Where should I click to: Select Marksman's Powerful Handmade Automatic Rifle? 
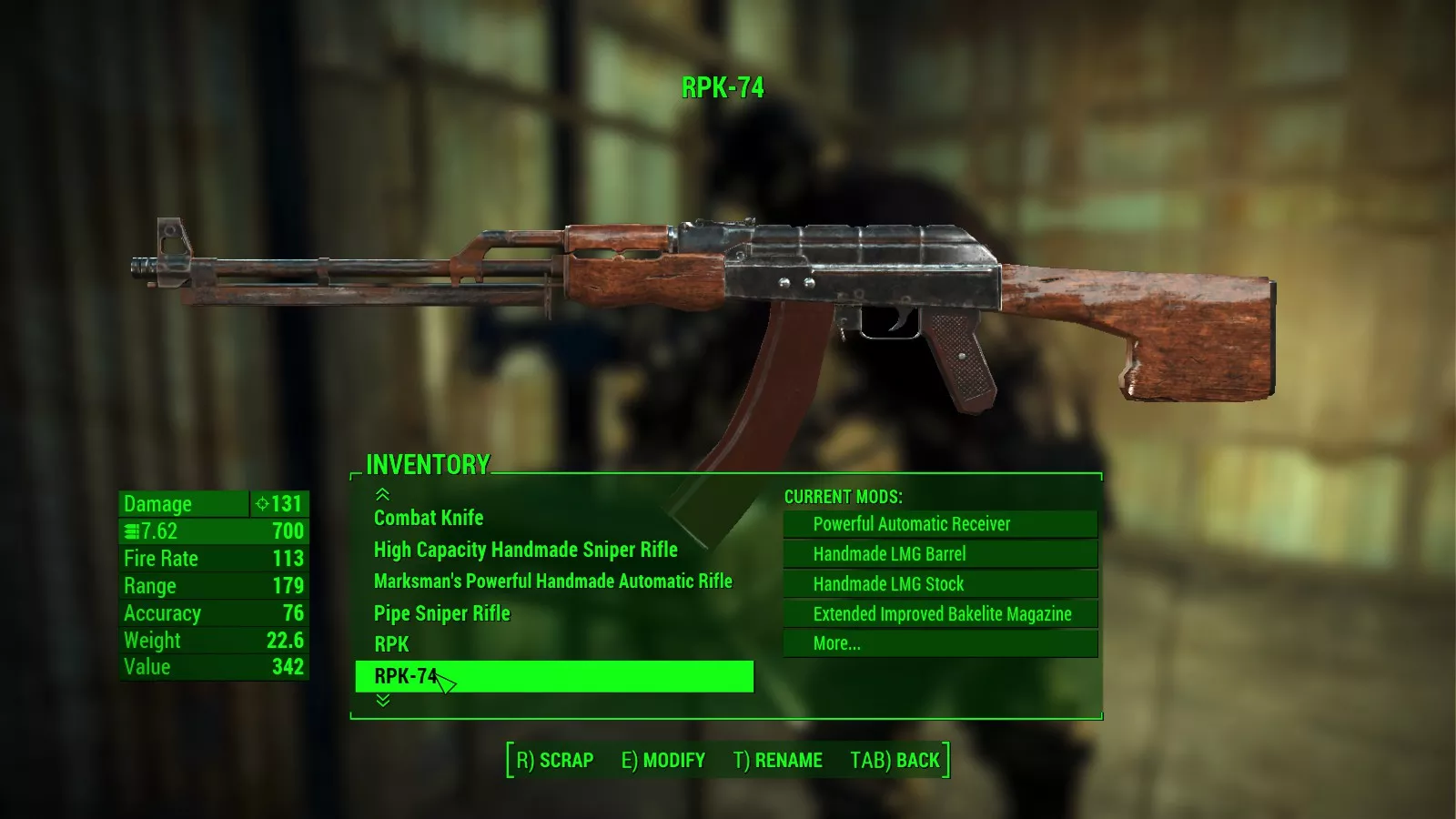coord(552,581)
